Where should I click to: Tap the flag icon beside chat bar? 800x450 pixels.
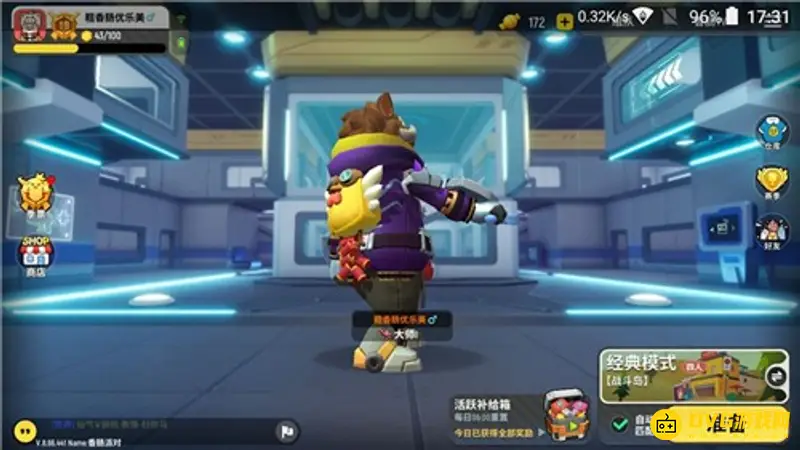285,431
